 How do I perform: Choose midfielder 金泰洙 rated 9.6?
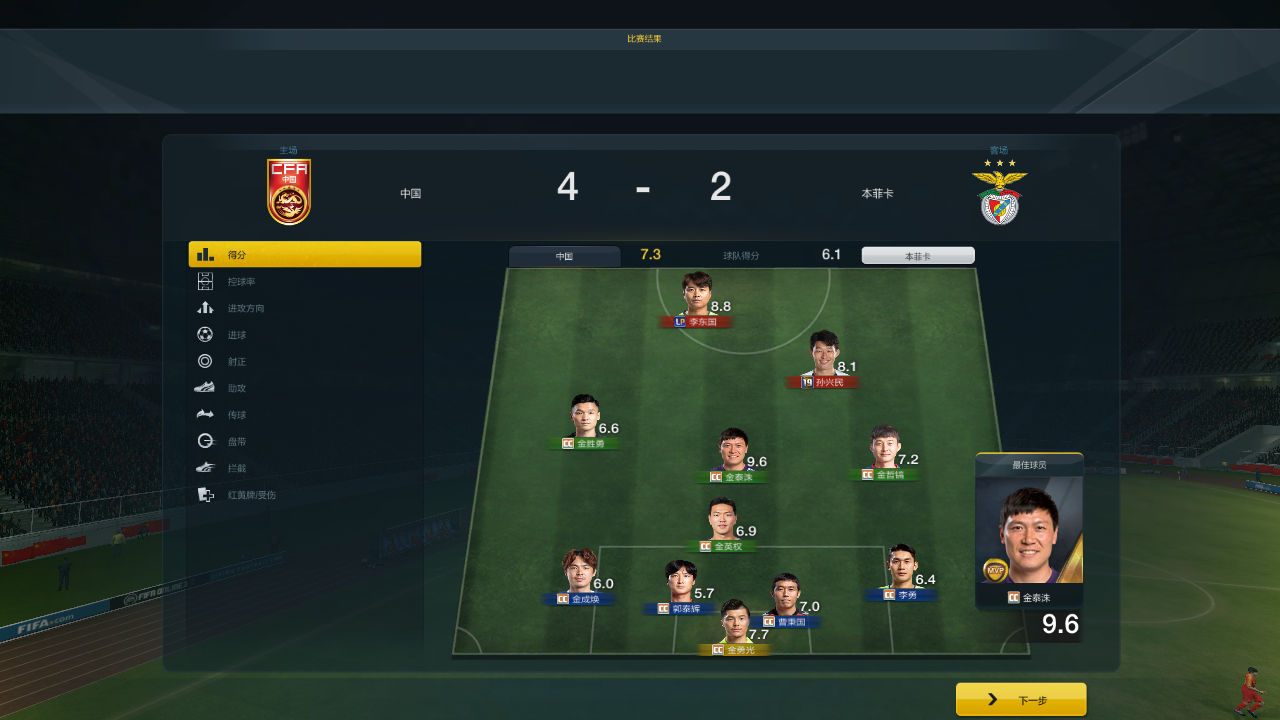click(x=733, y=455)
